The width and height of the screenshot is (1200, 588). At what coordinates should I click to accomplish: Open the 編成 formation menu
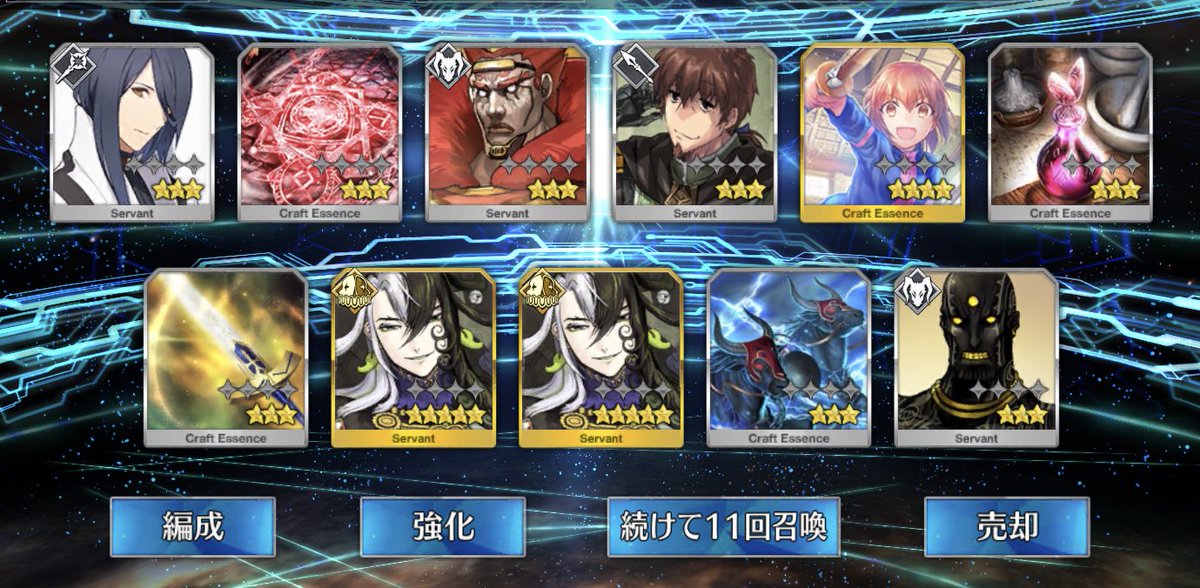[192, 526]
